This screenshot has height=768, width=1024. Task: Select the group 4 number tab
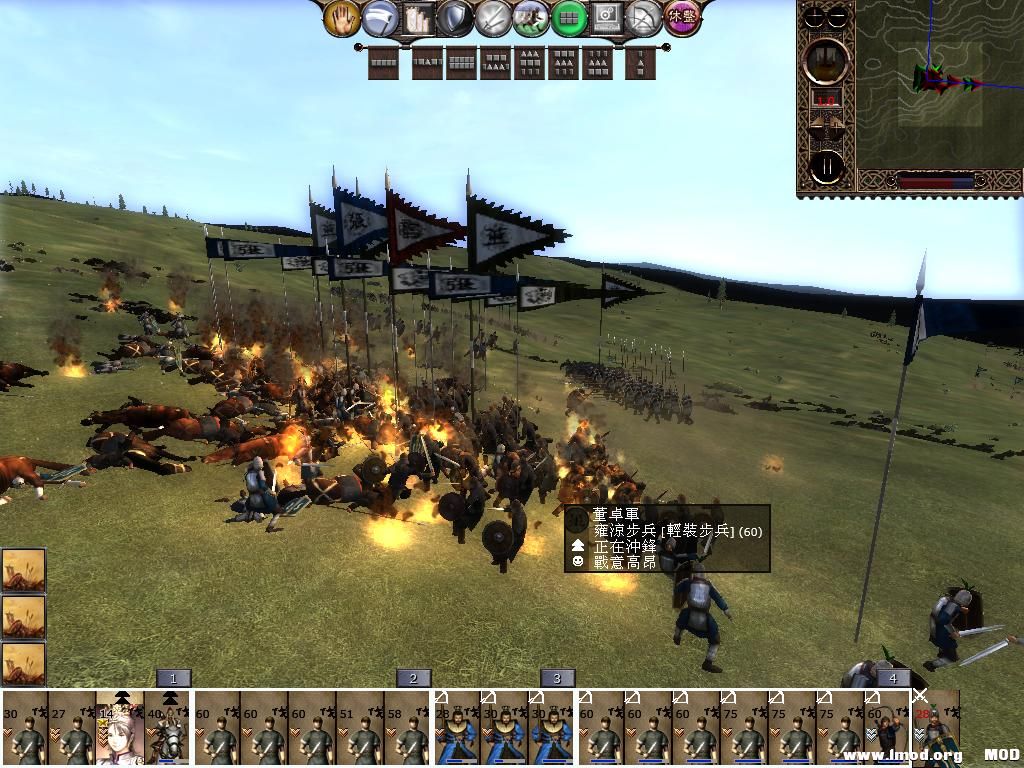click(893, 678)
